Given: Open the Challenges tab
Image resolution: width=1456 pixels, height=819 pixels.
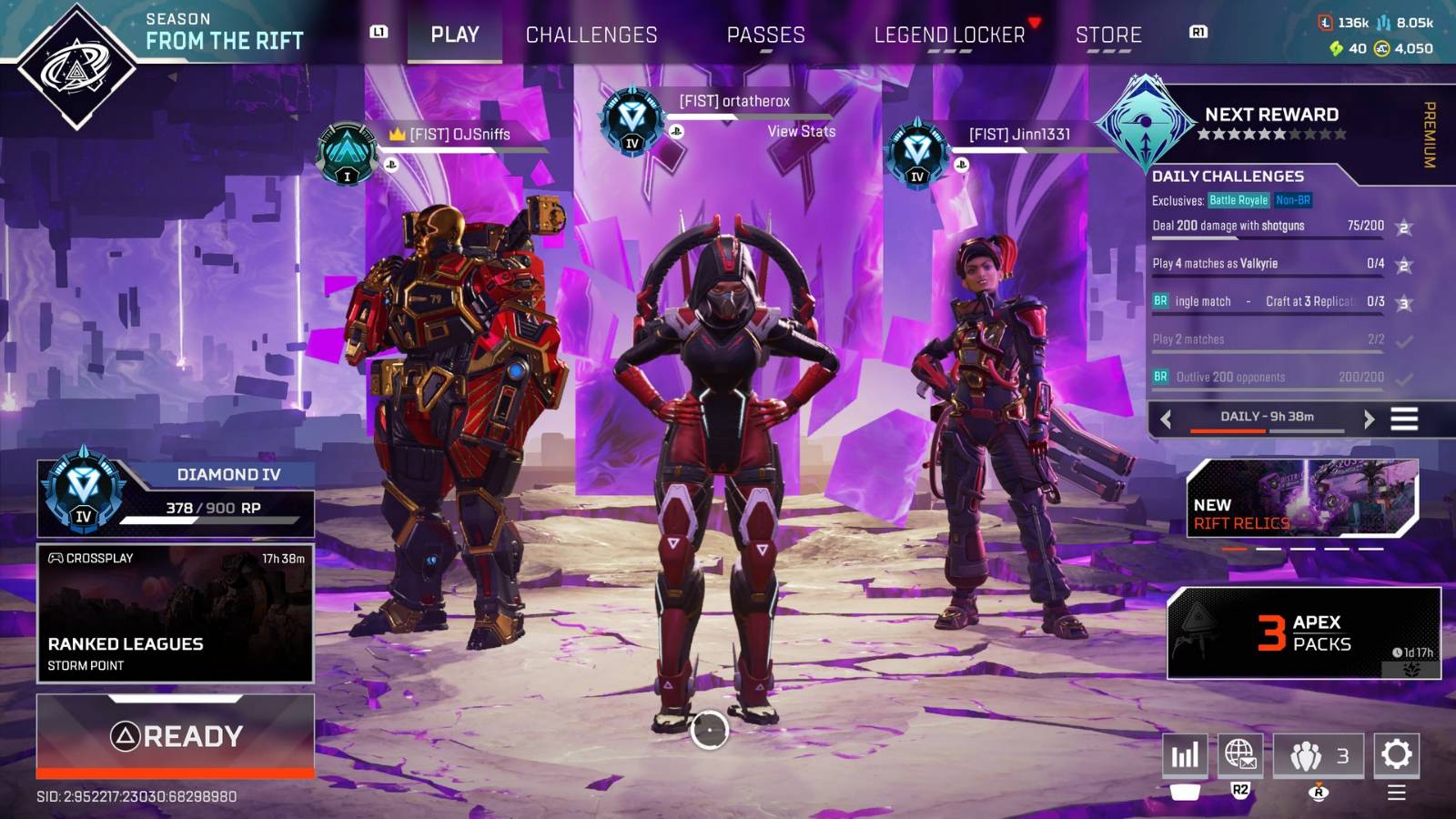Looking at the screenshot, I should 591,35.
